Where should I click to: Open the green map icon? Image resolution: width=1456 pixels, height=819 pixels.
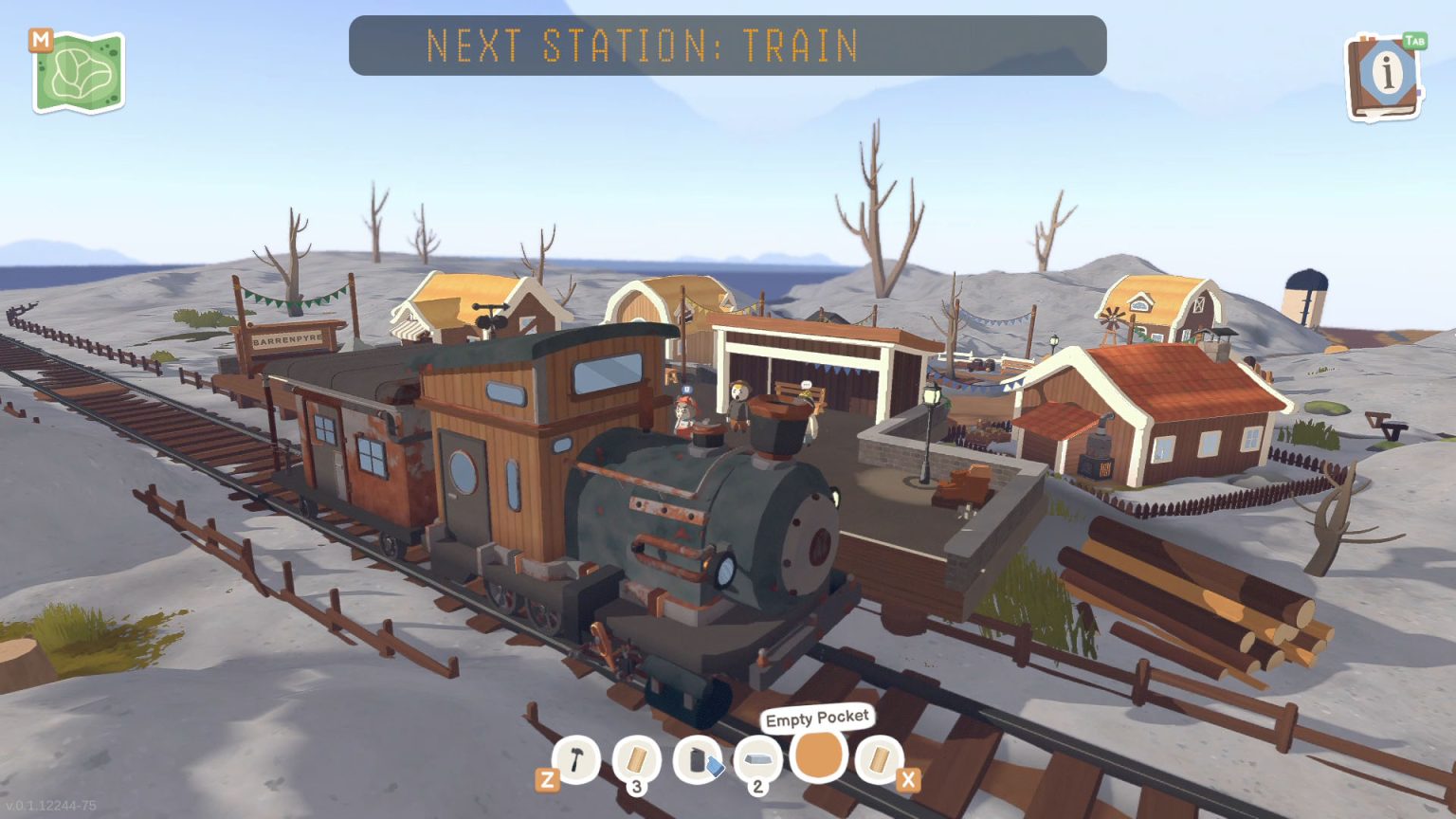[80, 73]
